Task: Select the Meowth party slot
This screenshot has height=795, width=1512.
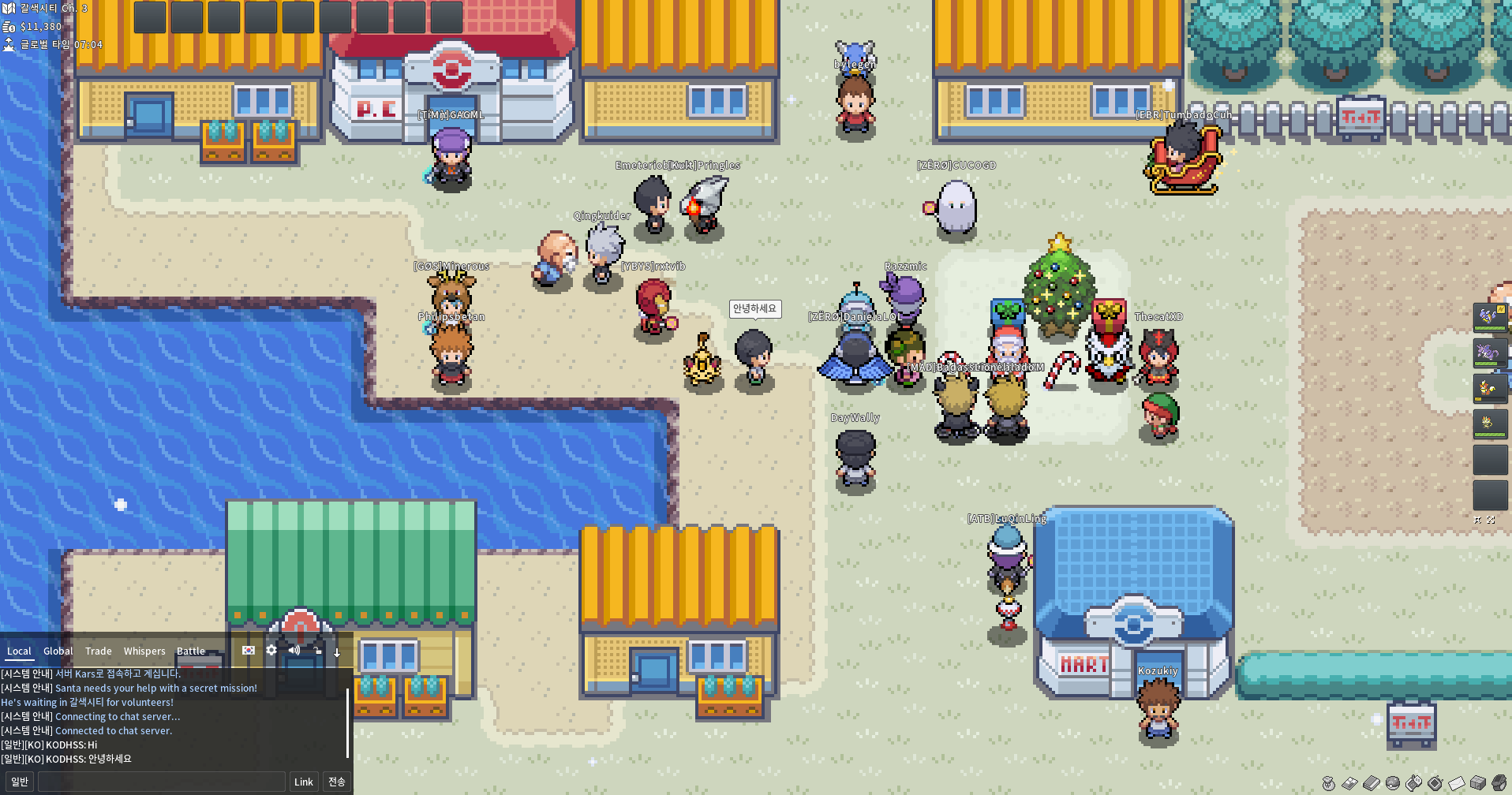Action: 1490,424
